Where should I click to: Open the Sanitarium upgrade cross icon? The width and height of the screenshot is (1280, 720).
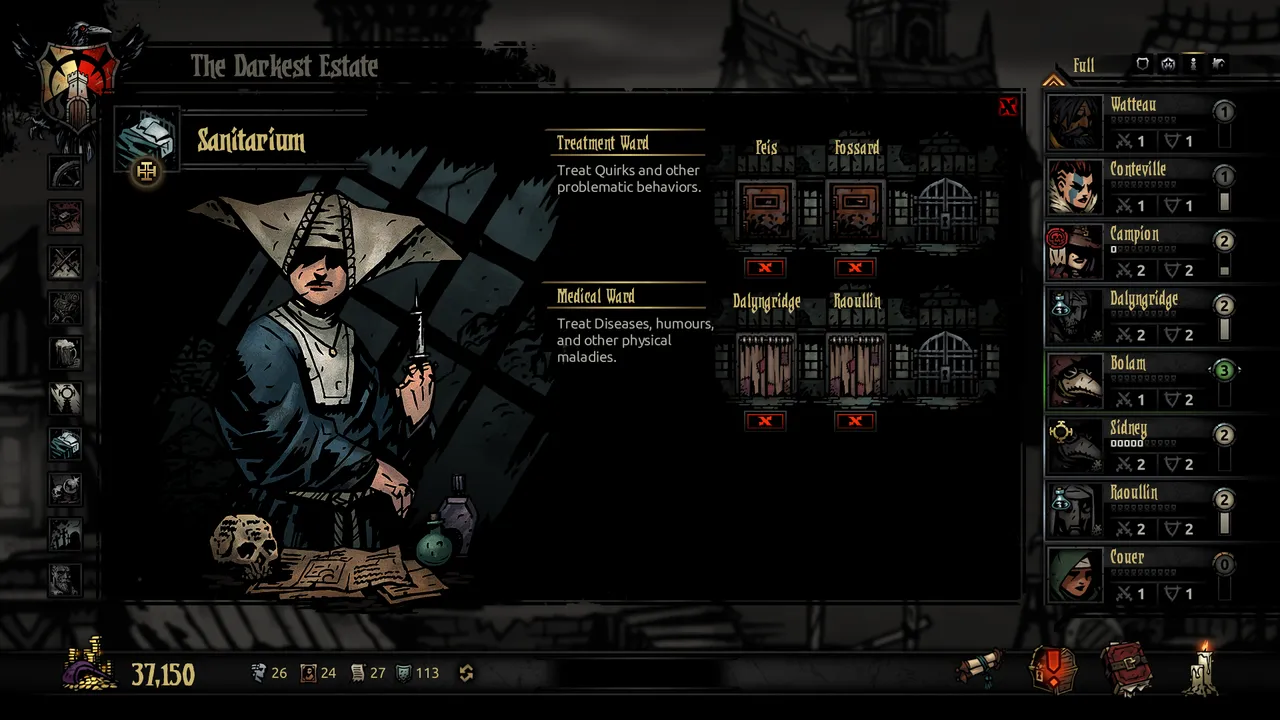147,172
